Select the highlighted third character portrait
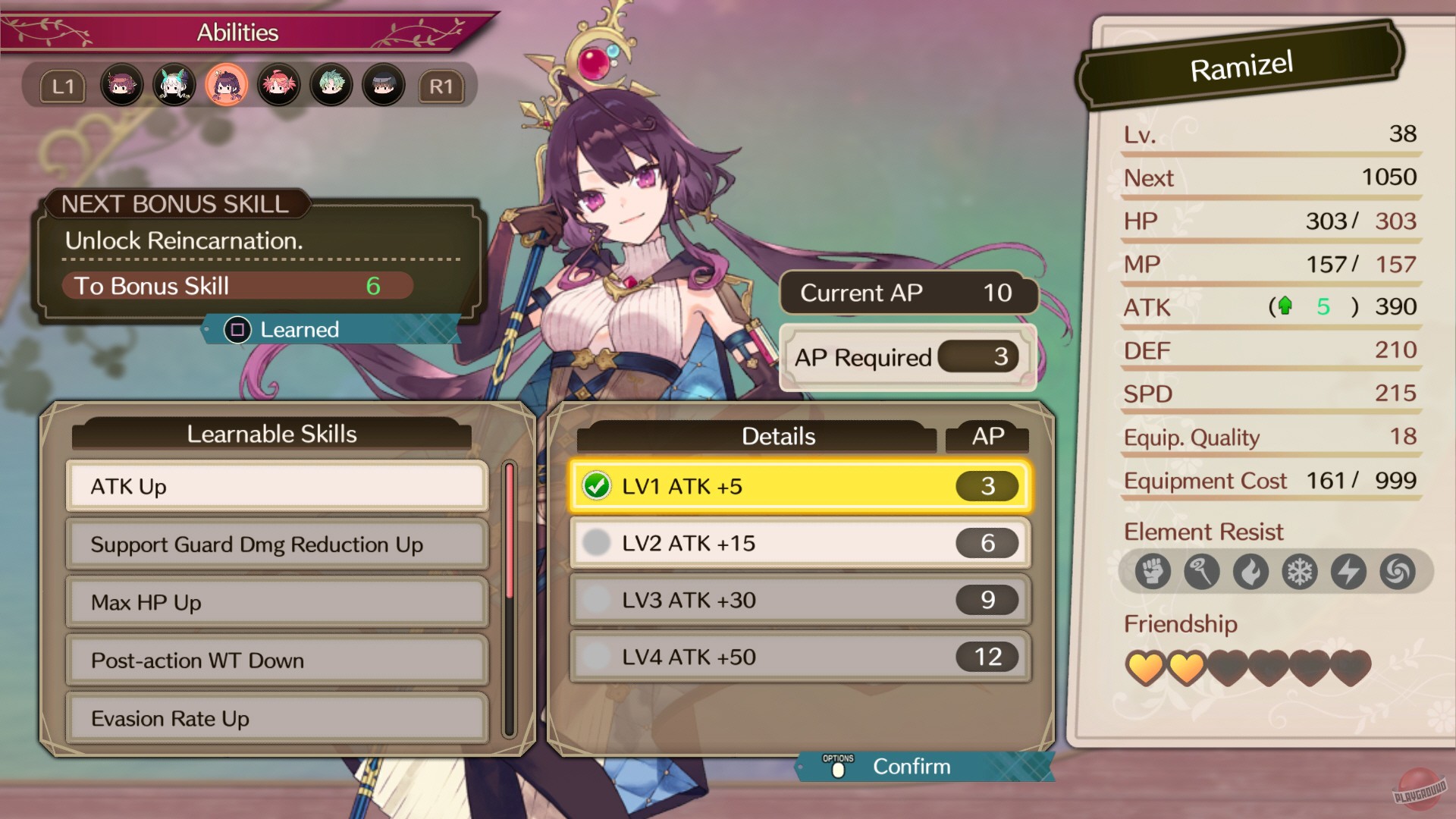 point(226,85)
